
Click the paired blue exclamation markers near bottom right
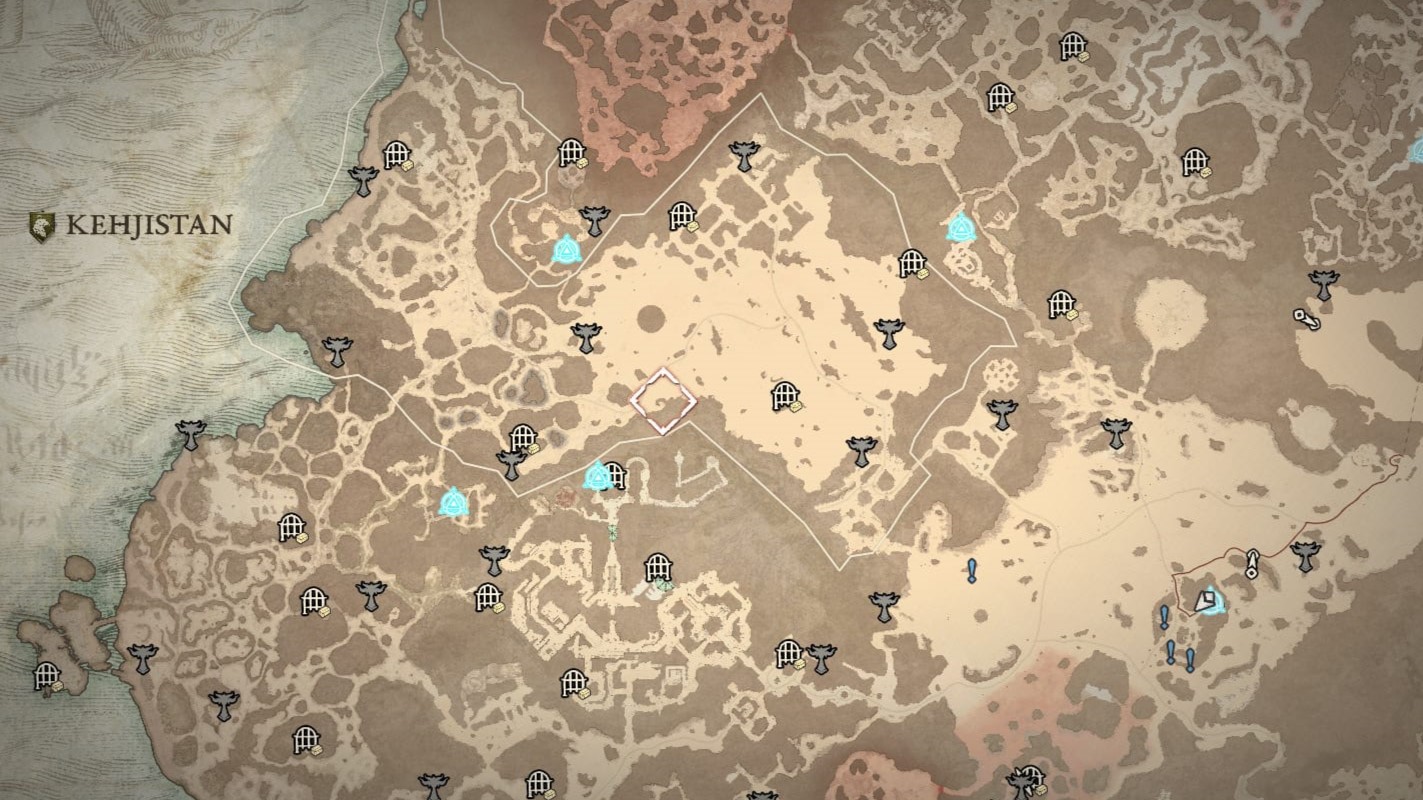pos(1180,658)
